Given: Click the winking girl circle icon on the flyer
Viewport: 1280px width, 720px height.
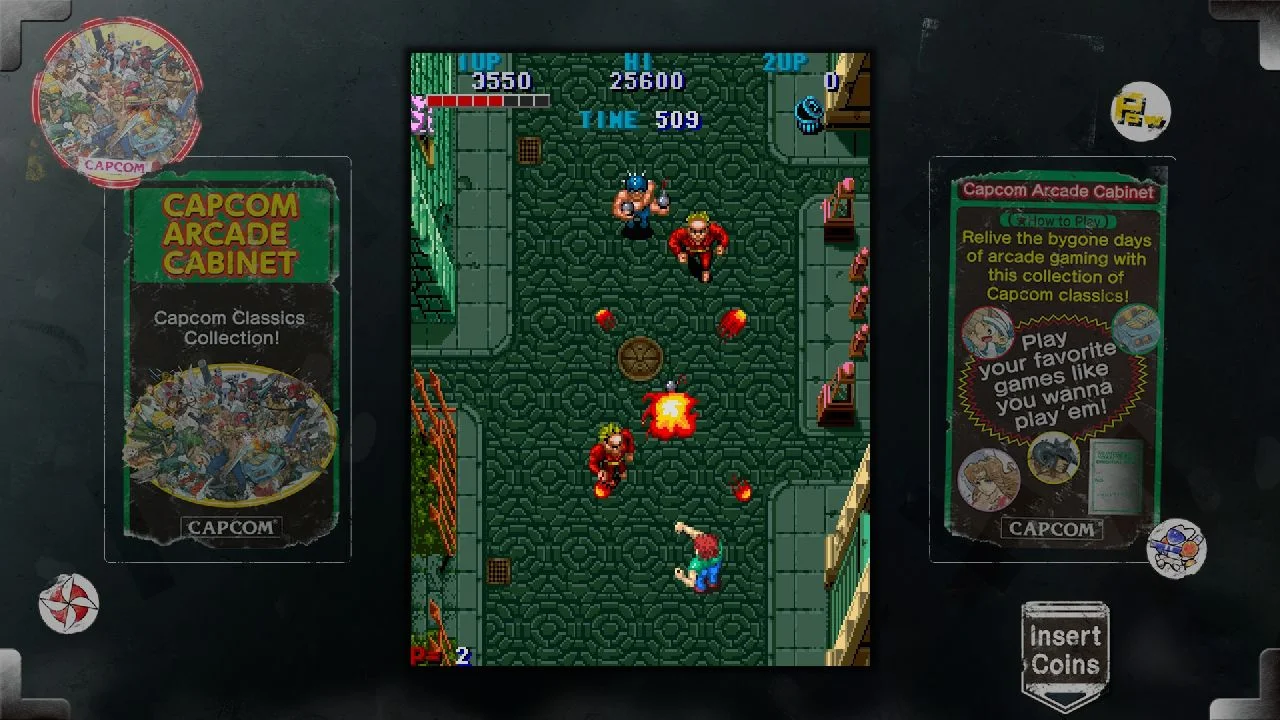Looking at the screenshot, I should (988, 330).
